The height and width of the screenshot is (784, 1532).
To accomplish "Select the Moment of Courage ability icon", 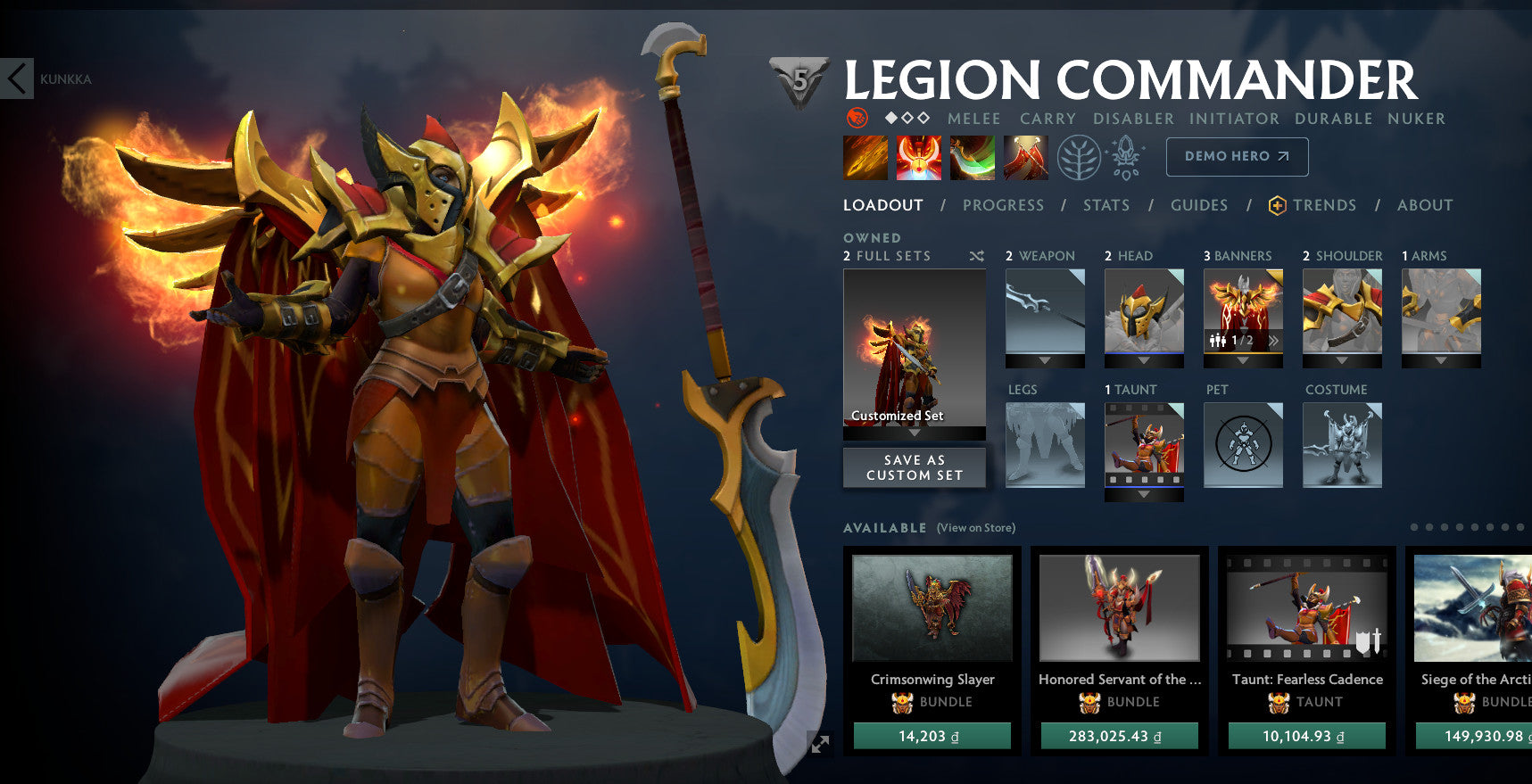I will [972, 157].
